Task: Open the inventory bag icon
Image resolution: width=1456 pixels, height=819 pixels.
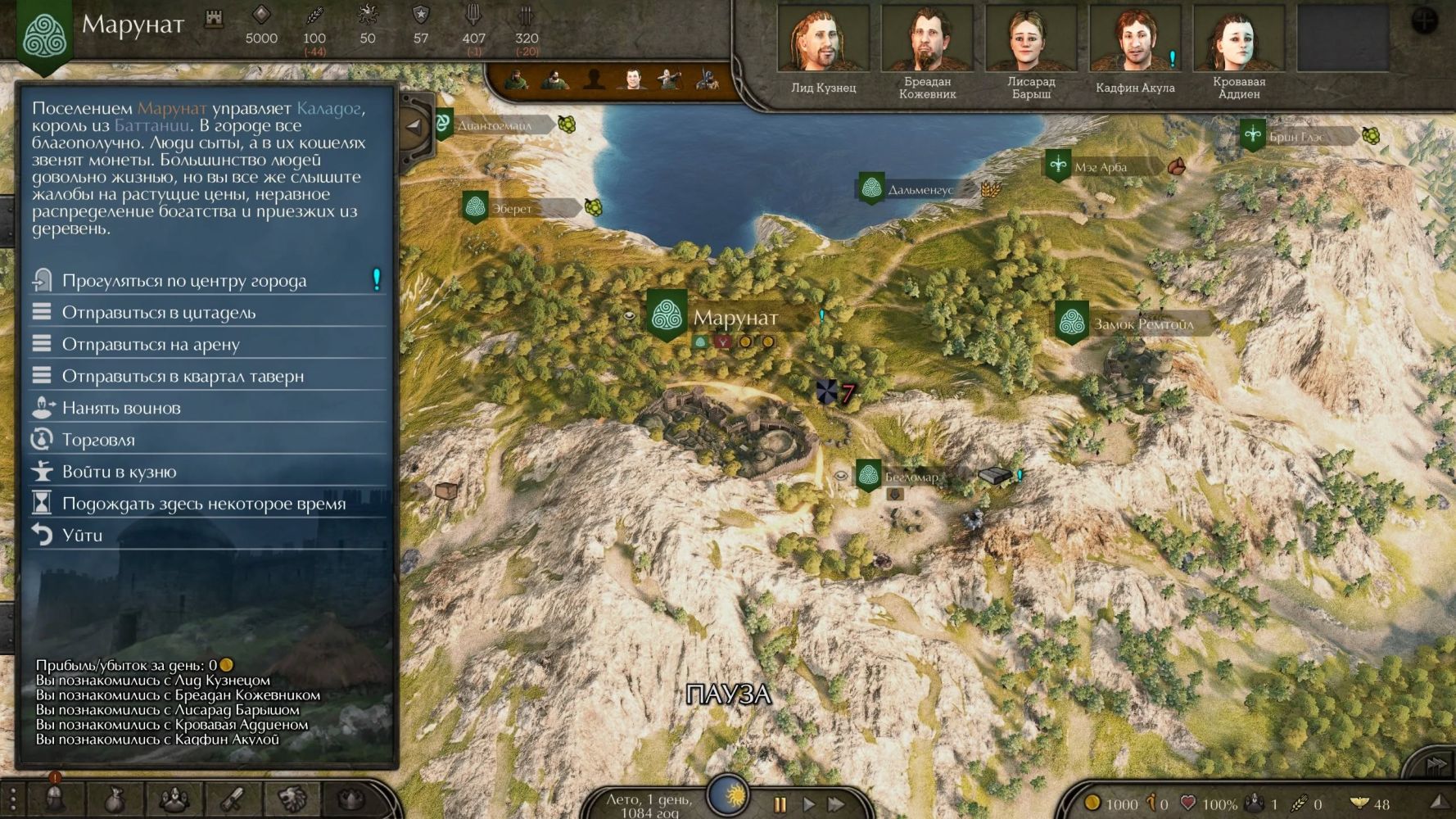Action: [x=115, y=799]
